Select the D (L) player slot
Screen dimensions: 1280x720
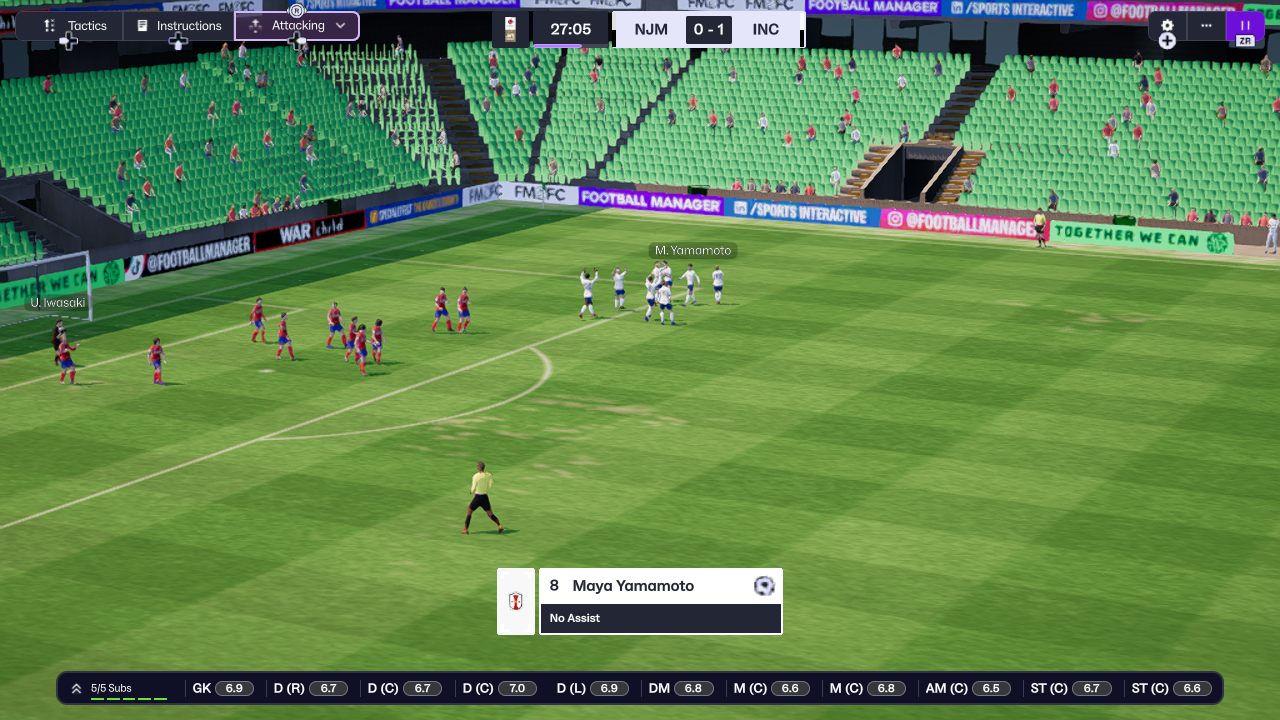point(593,688)
